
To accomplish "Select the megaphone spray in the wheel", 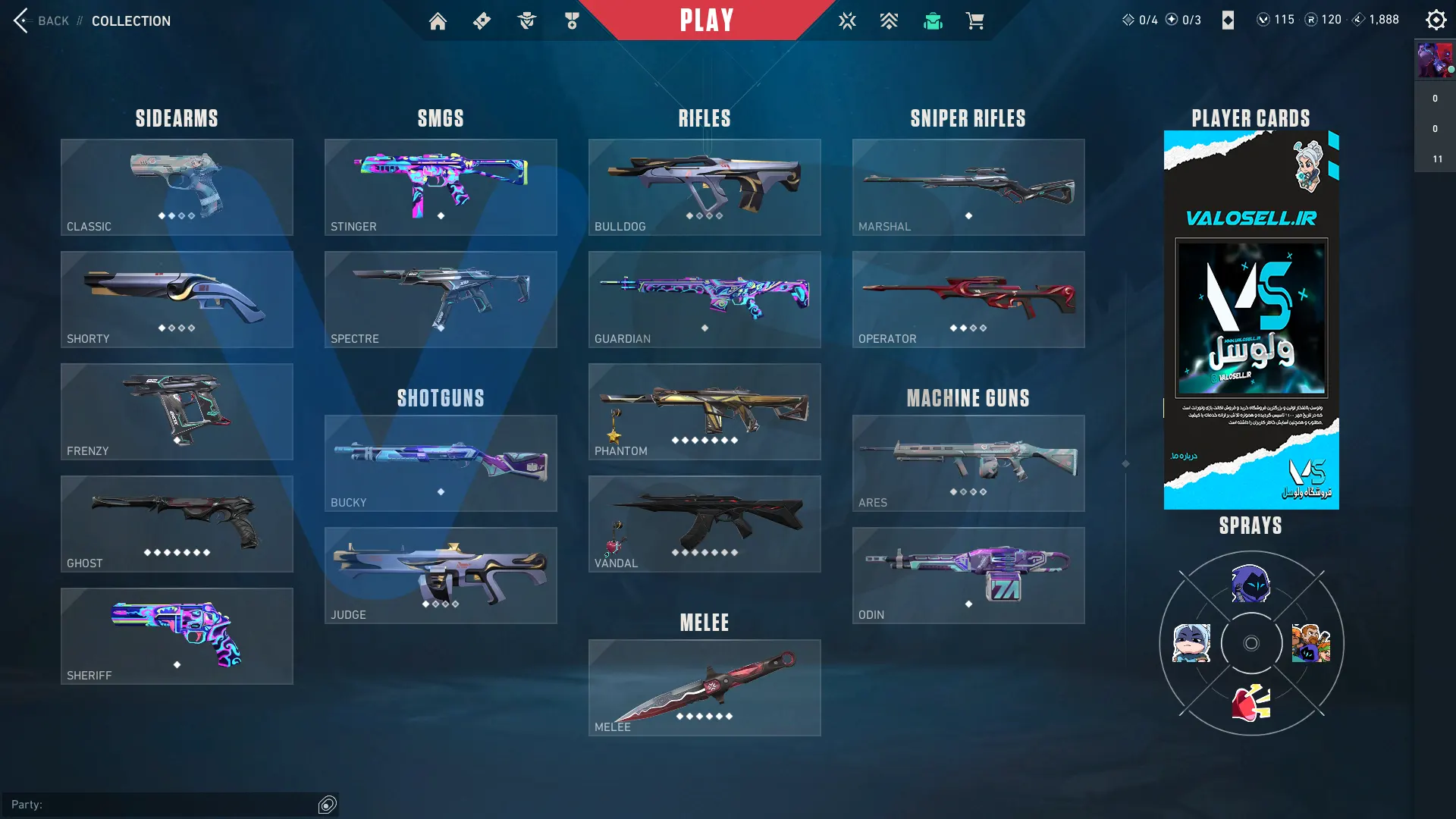I will 1251,703.
